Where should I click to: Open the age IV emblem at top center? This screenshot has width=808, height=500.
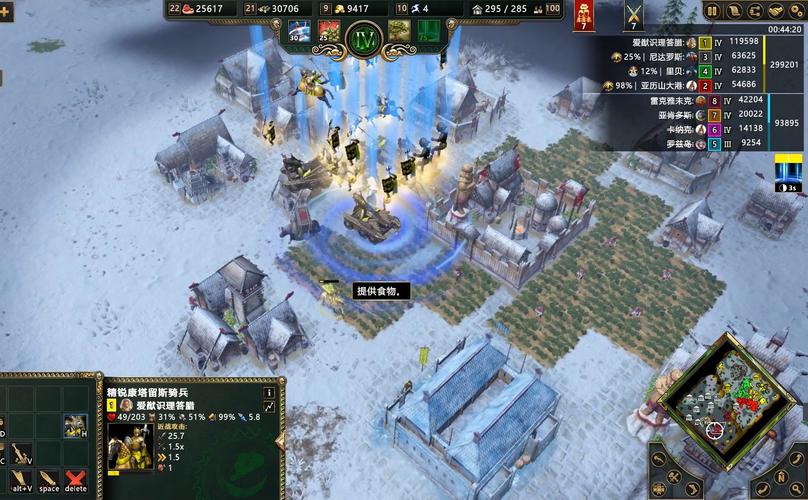click(x=363, y=38)
